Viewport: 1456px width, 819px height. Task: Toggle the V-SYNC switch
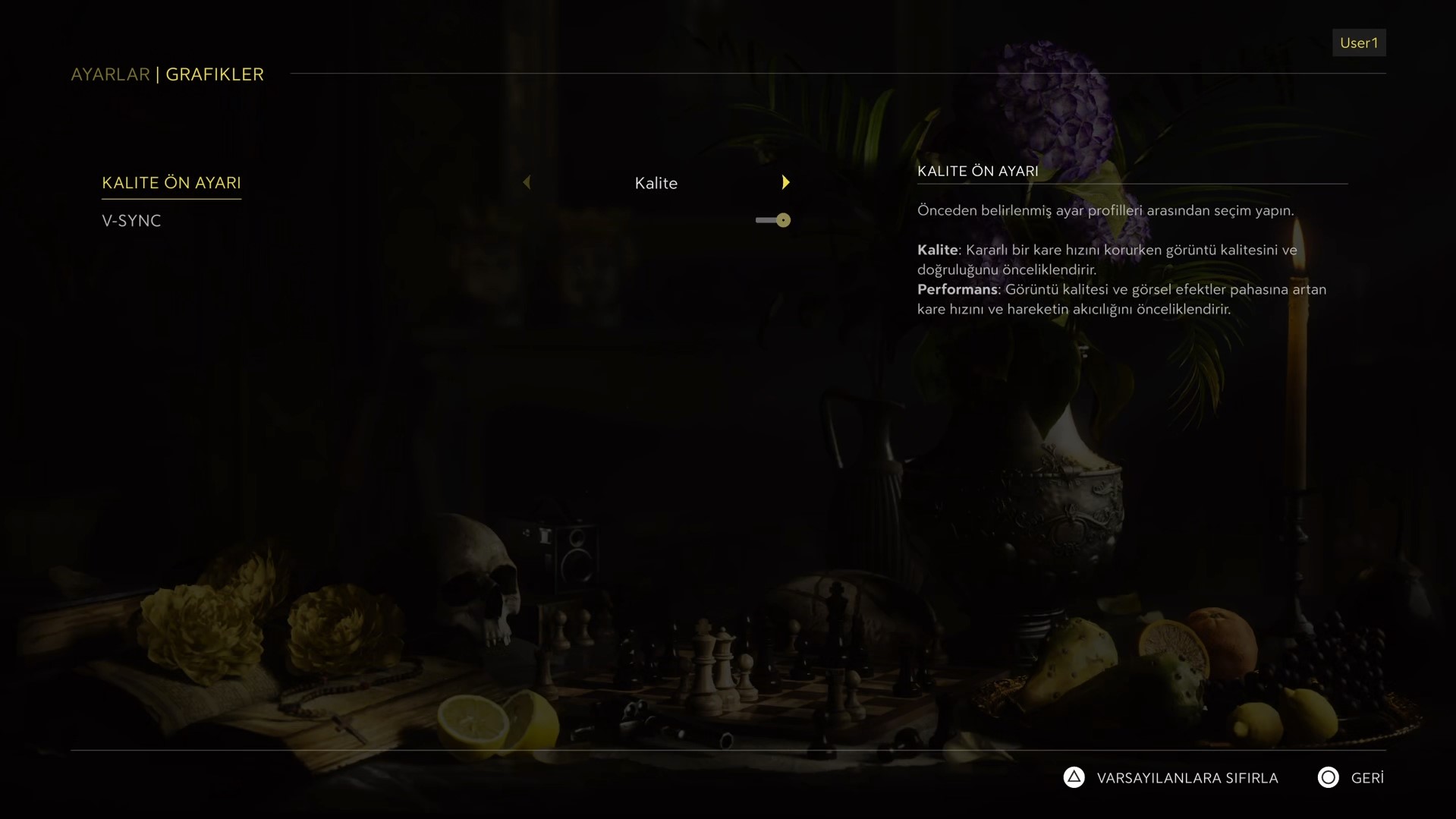(773, 220)
